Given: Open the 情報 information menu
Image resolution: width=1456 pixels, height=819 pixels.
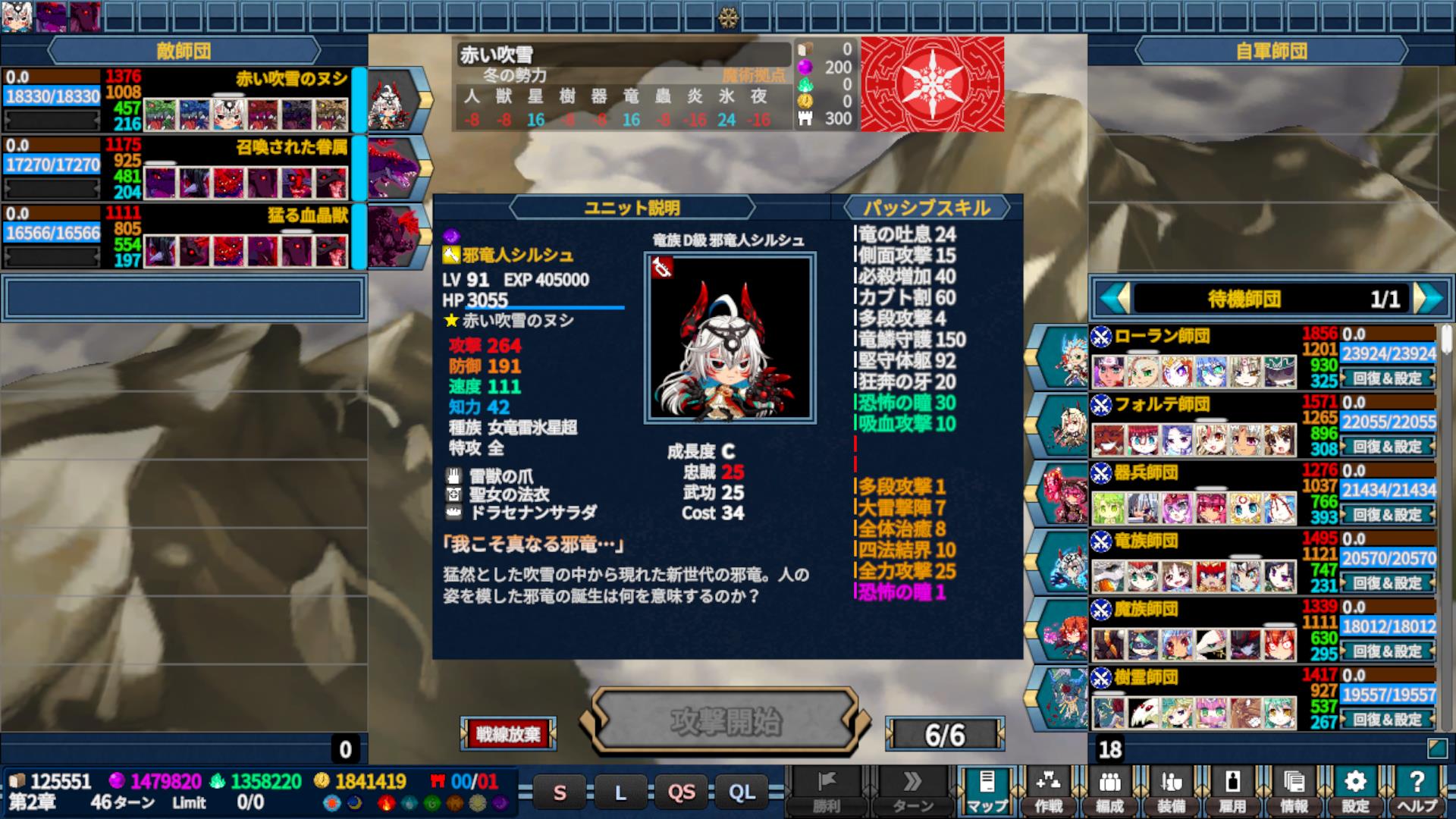Looking at the screenshot, I should point(1294,790).
